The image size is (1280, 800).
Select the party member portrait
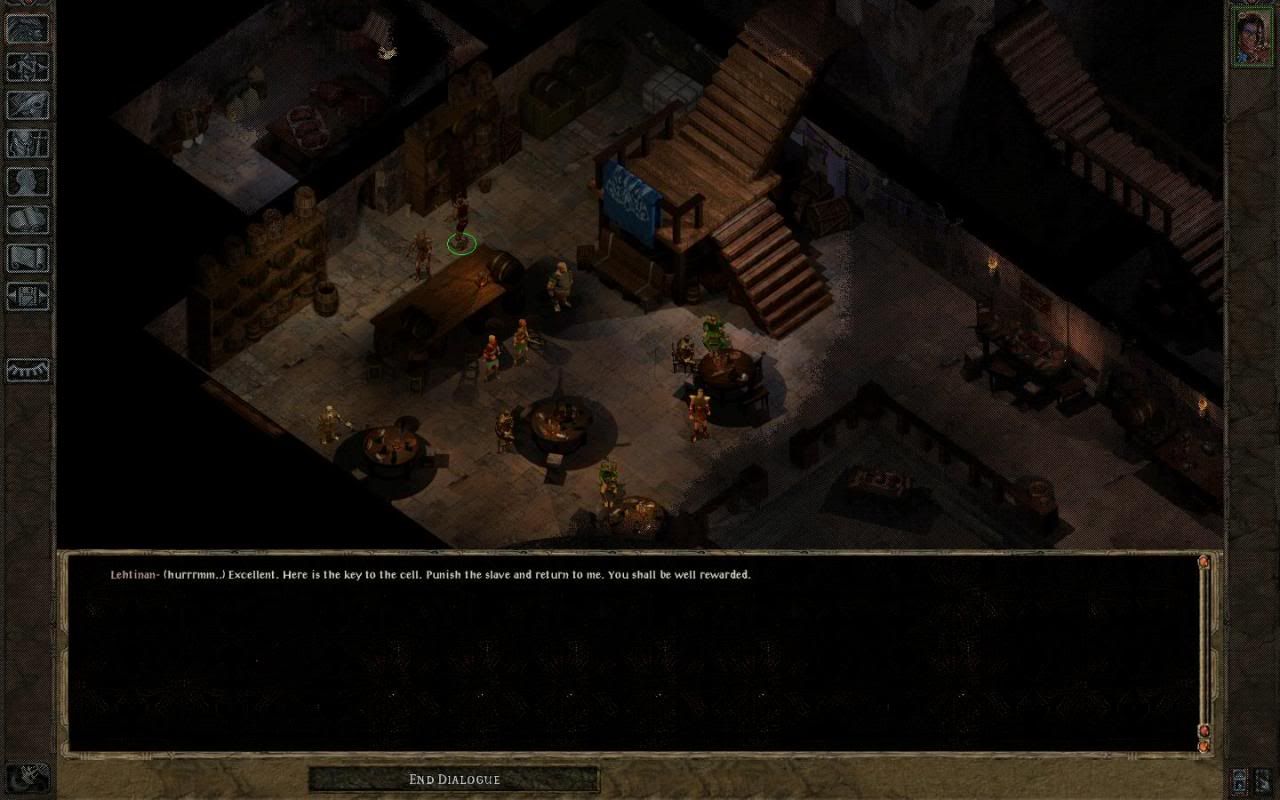[1251, 36]
